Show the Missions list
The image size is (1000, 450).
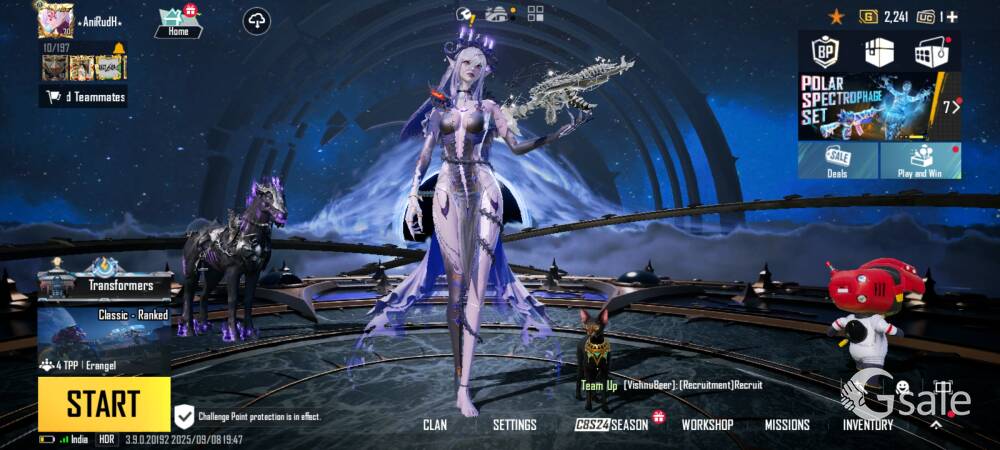[787, 425]
